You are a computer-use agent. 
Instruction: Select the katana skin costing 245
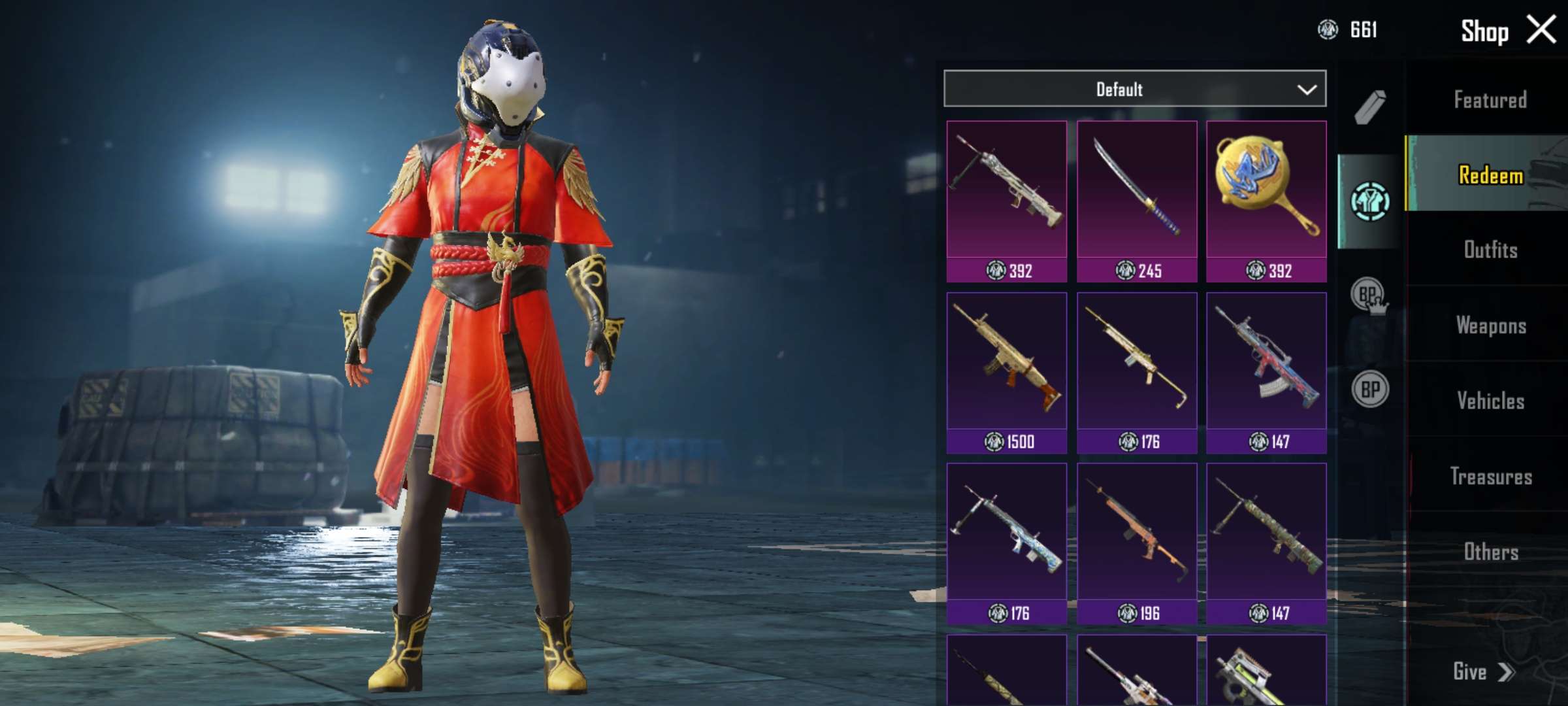[1137, 201]
